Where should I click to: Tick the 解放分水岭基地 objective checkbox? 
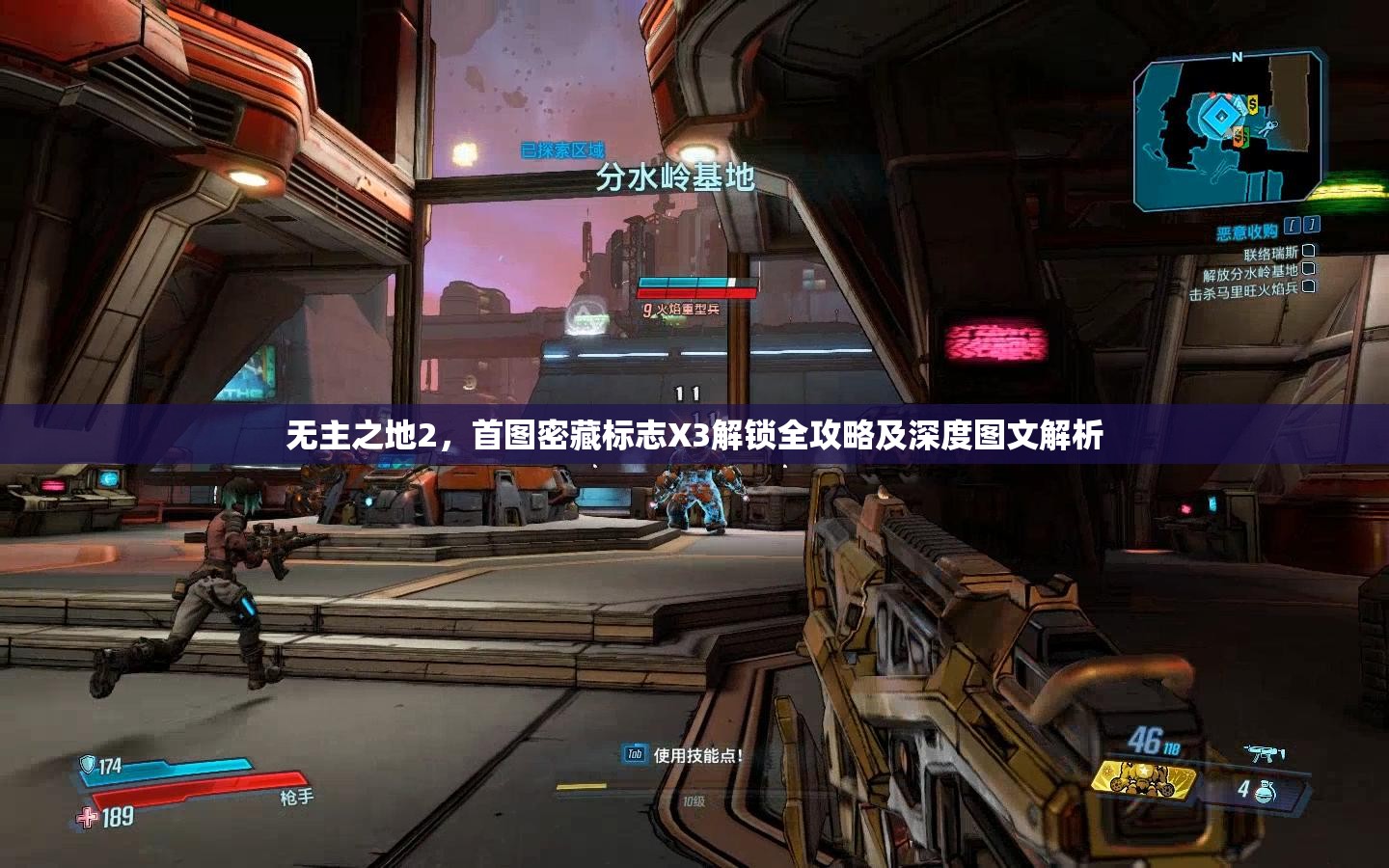1310,271
